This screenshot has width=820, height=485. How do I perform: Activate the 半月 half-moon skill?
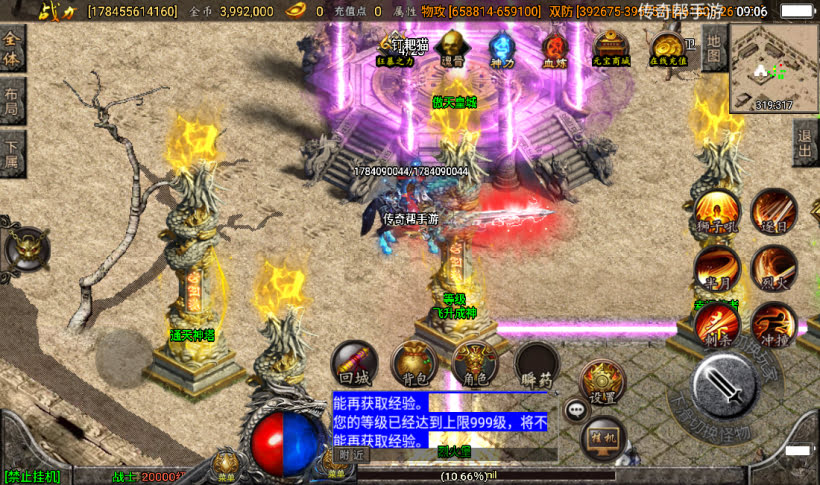click(717, 268)
